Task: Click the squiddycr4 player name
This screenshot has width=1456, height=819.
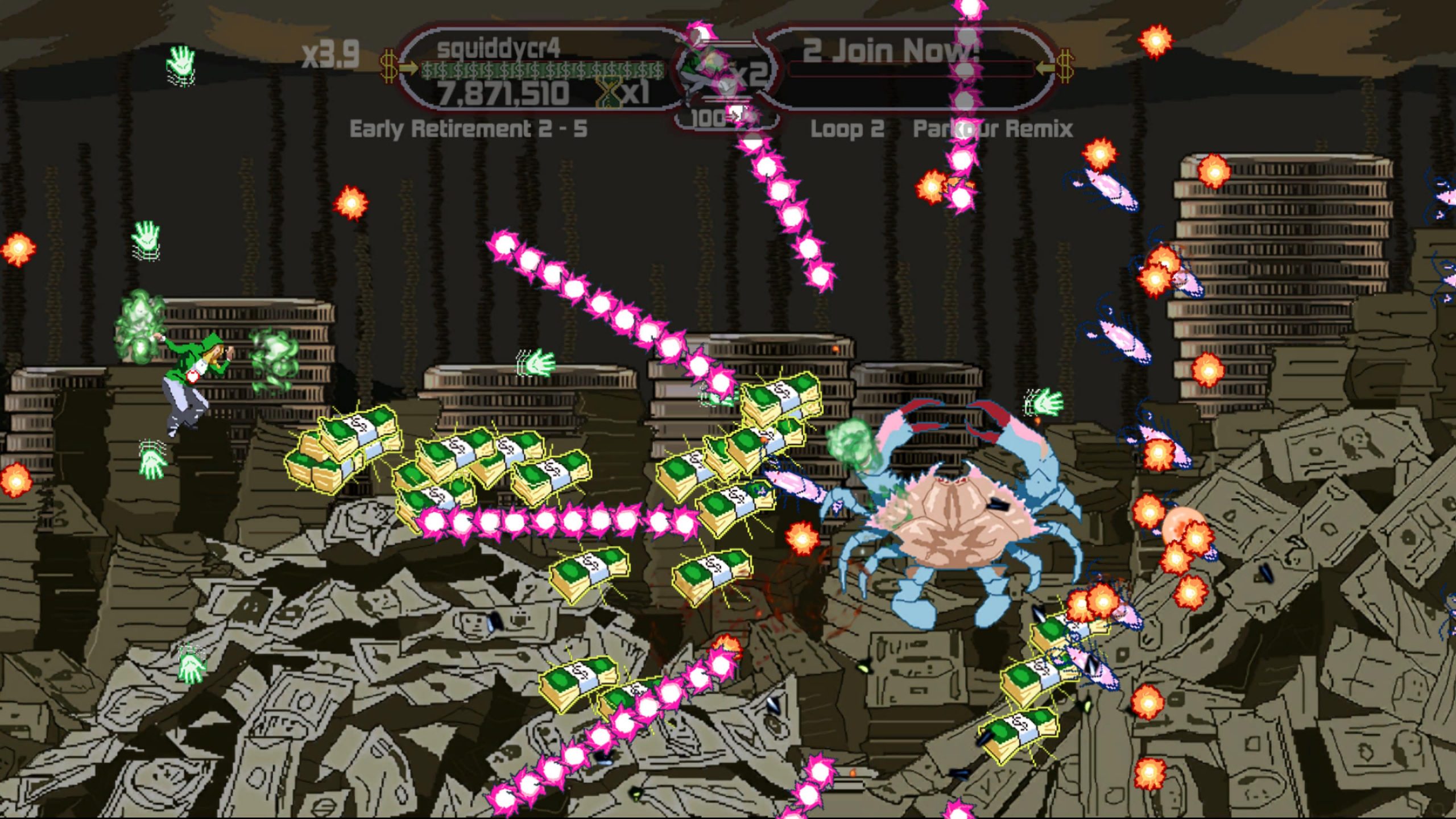Action: [x=499, y=47]
